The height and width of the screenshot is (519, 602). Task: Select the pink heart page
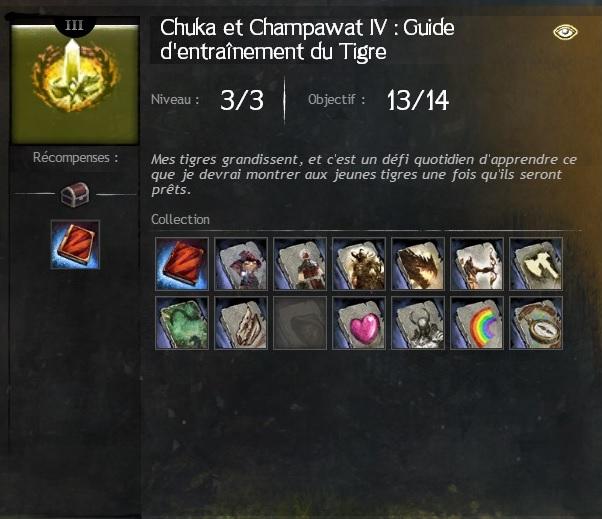tap(359, 322)
